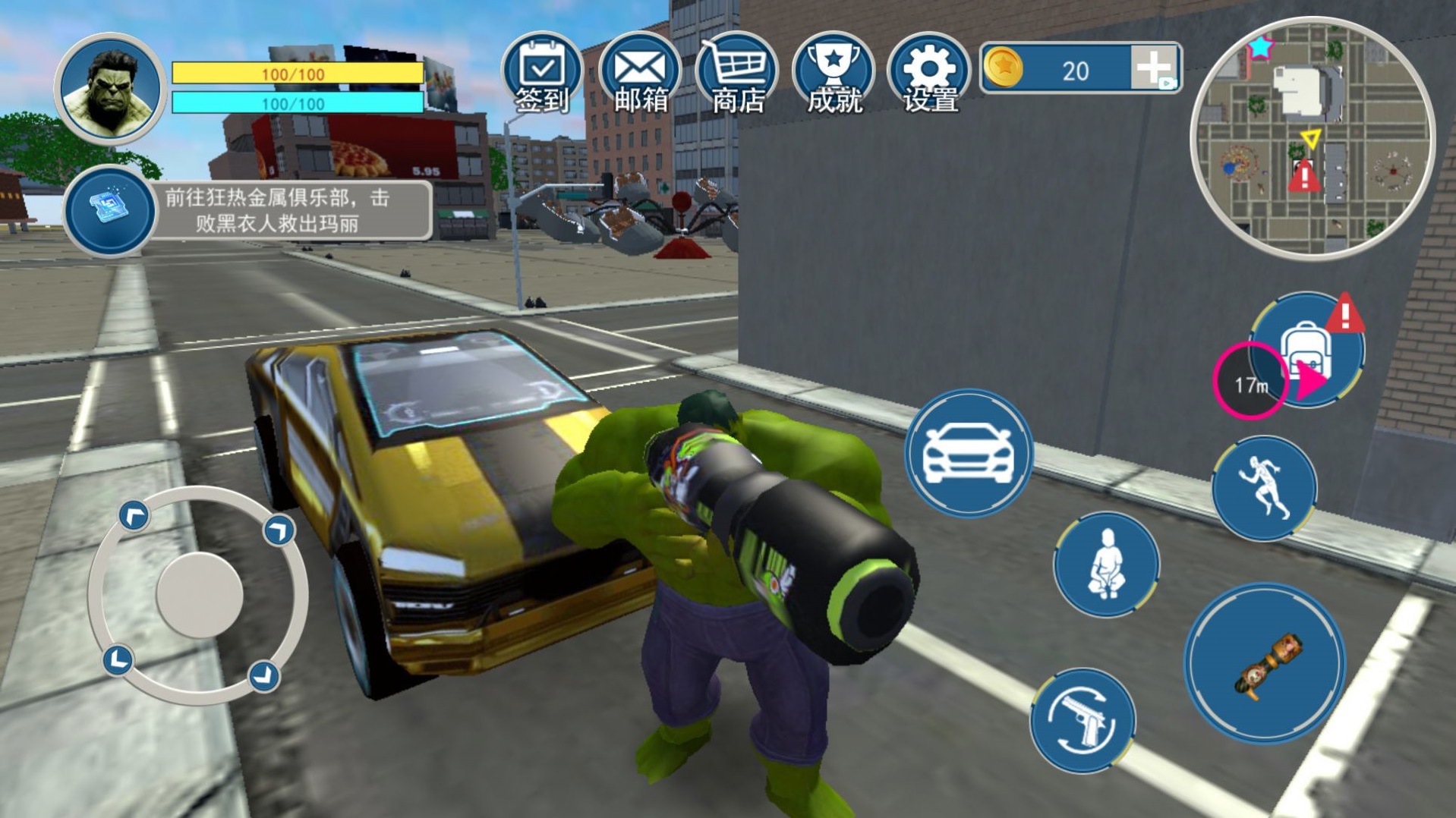
Task: Select the Hulk character portrait
Action: (111, 89)
